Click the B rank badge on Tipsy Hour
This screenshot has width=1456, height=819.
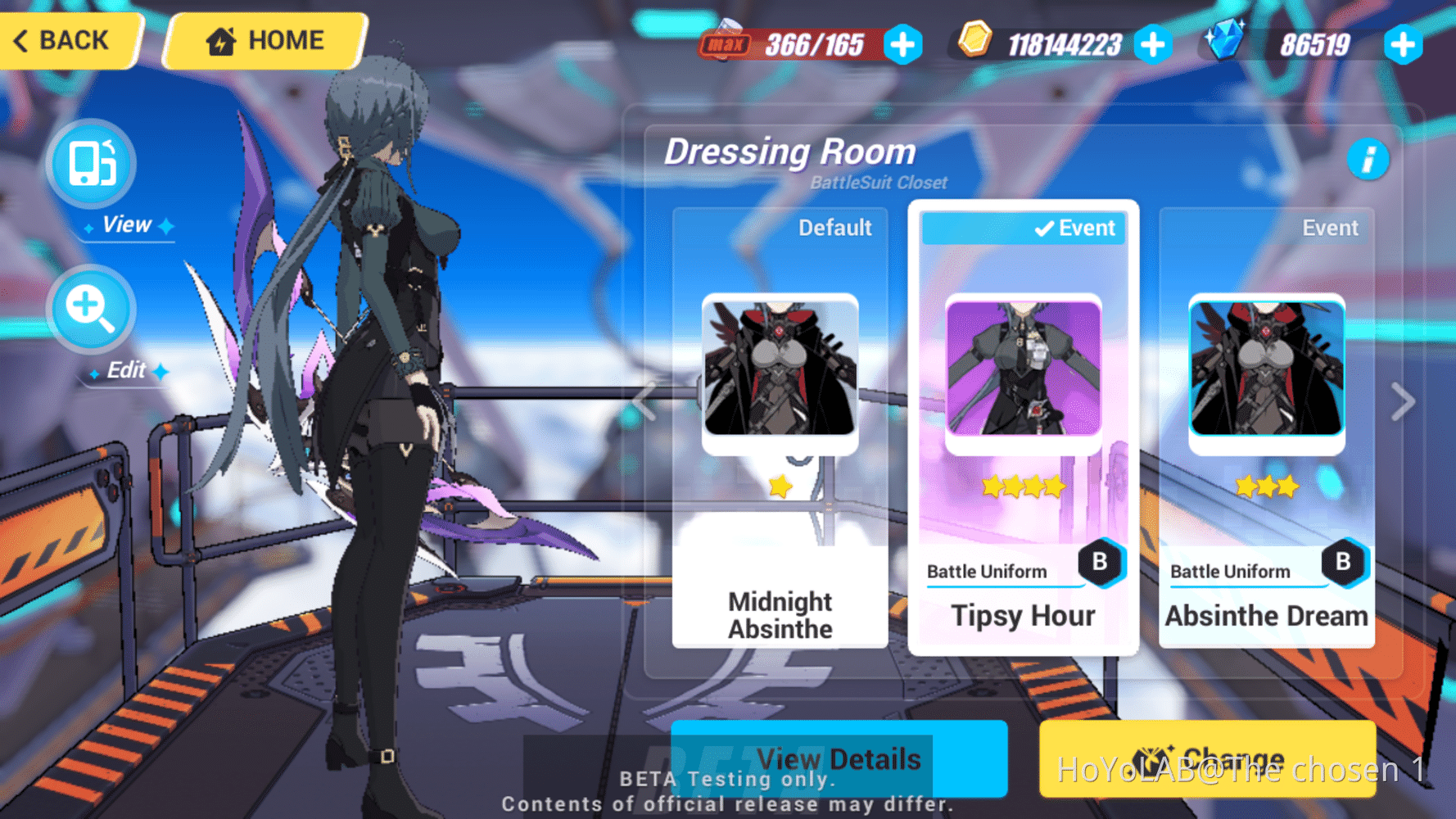click(x=1100, y=561)
